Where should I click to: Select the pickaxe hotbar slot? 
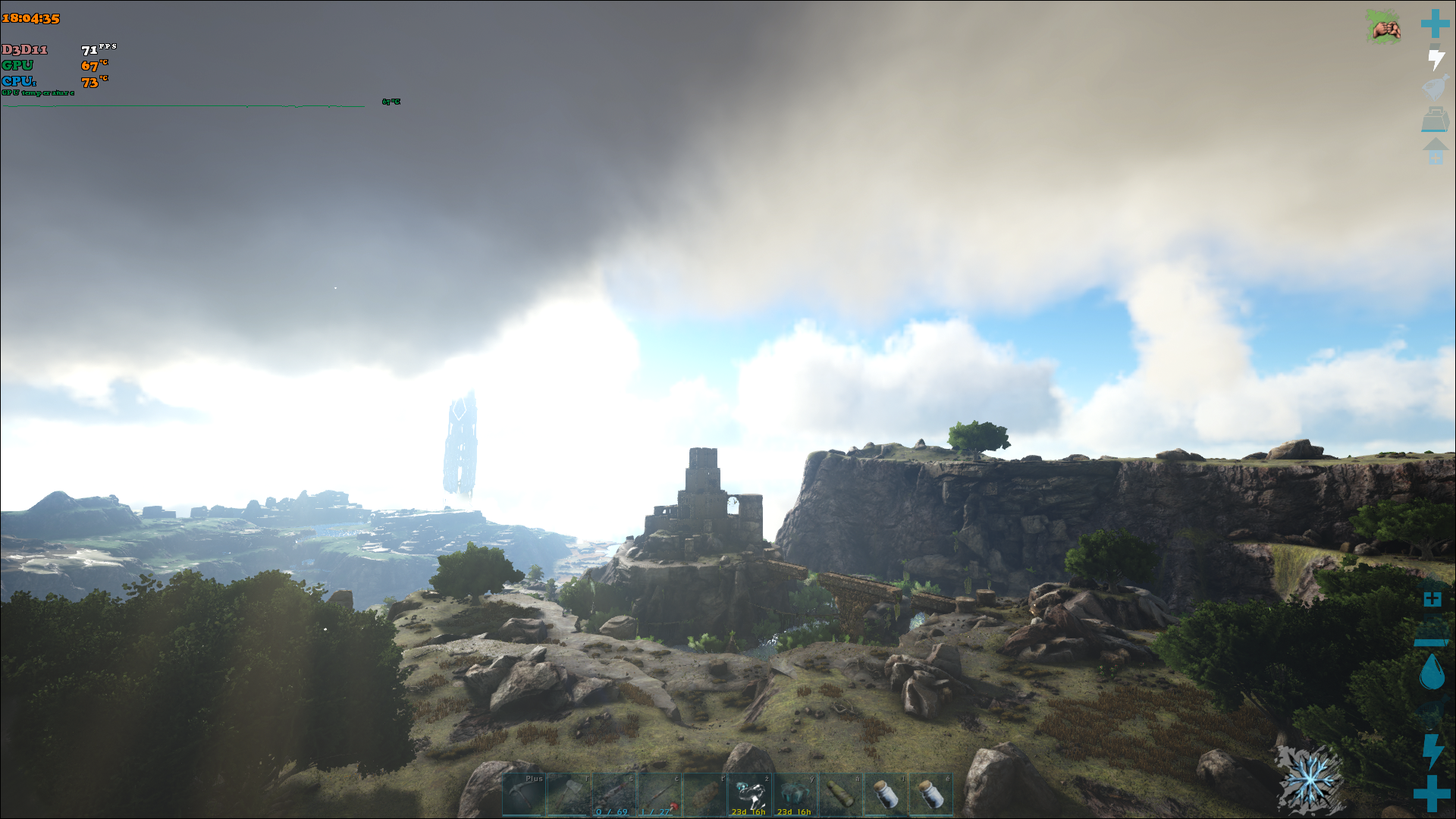(x=524, y=795)
